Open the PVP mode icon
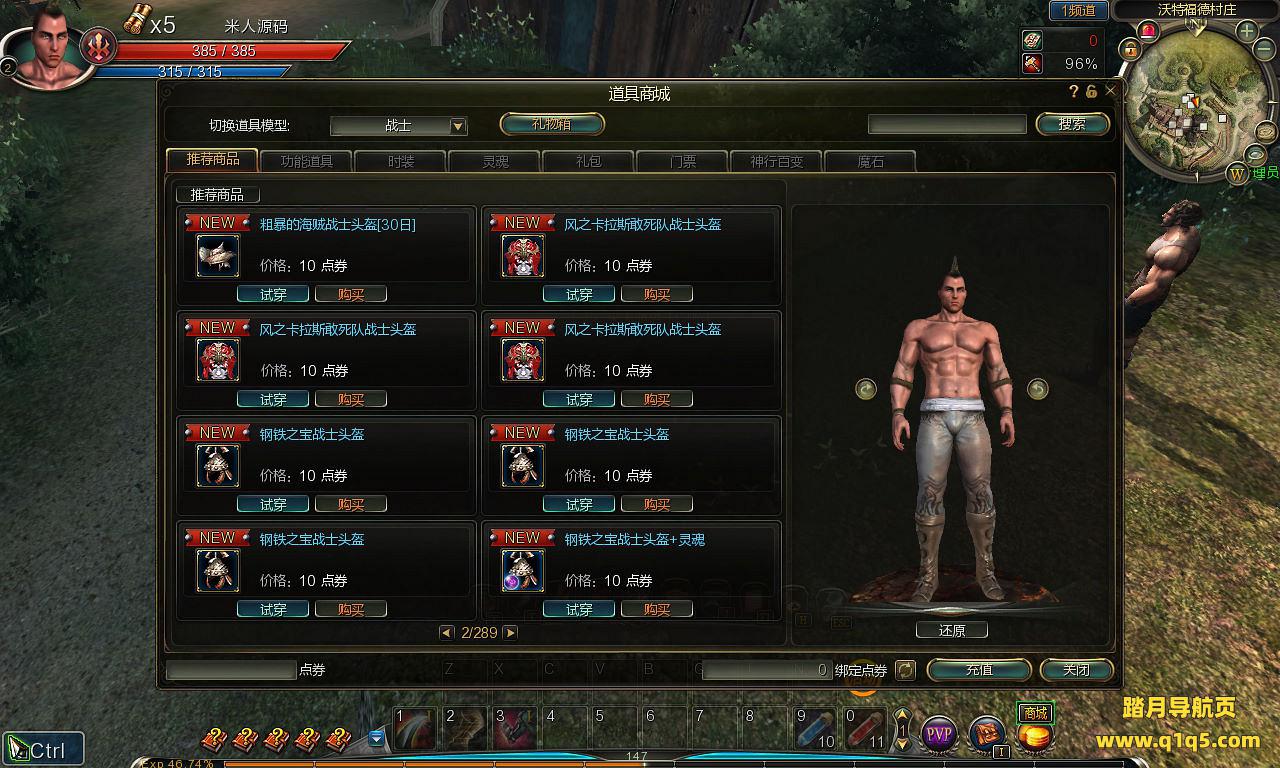 (938, 735)
